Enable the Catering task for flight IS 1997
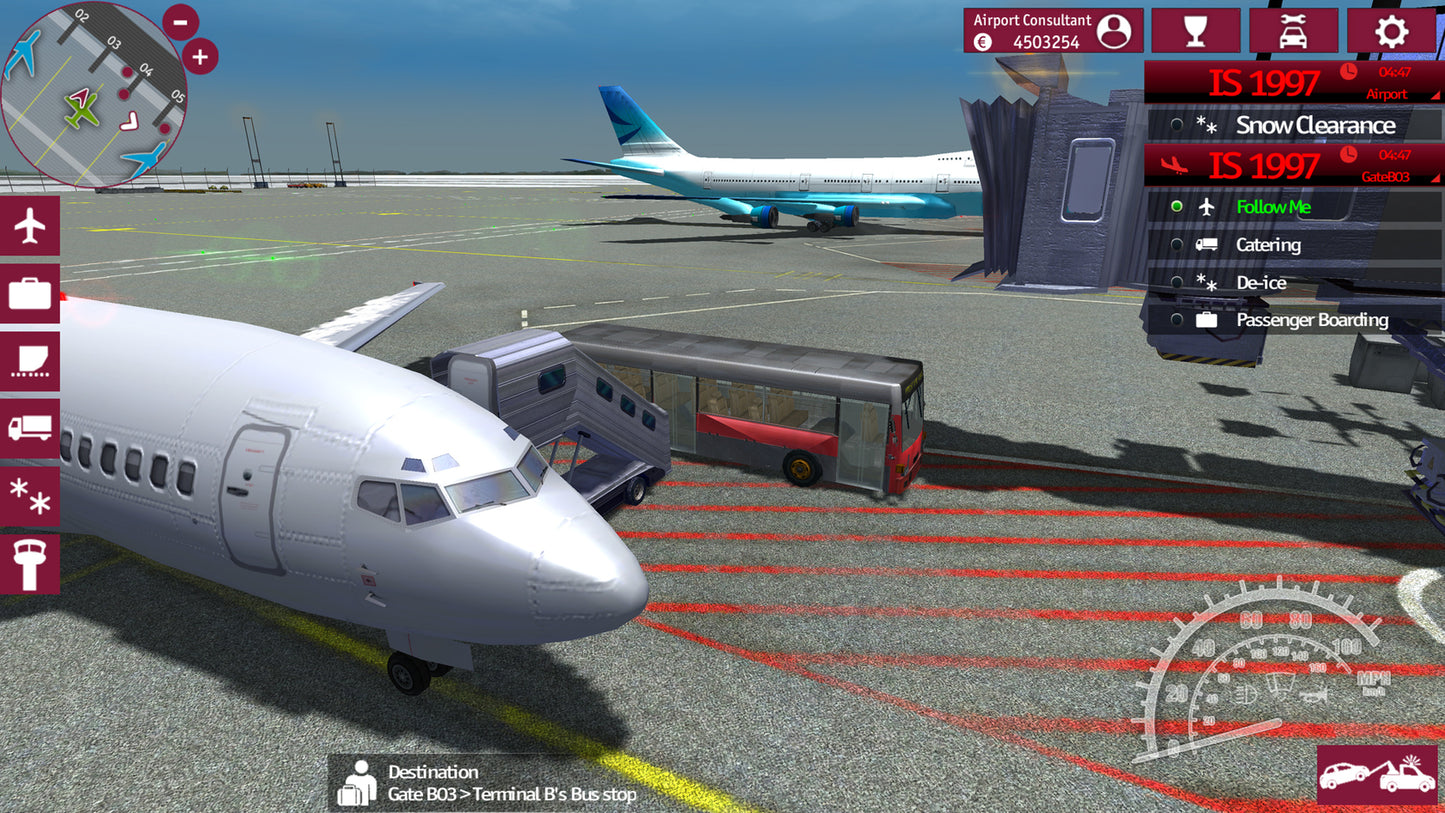The height and width of the screenshot is (813, 1445). (1178, 244)
